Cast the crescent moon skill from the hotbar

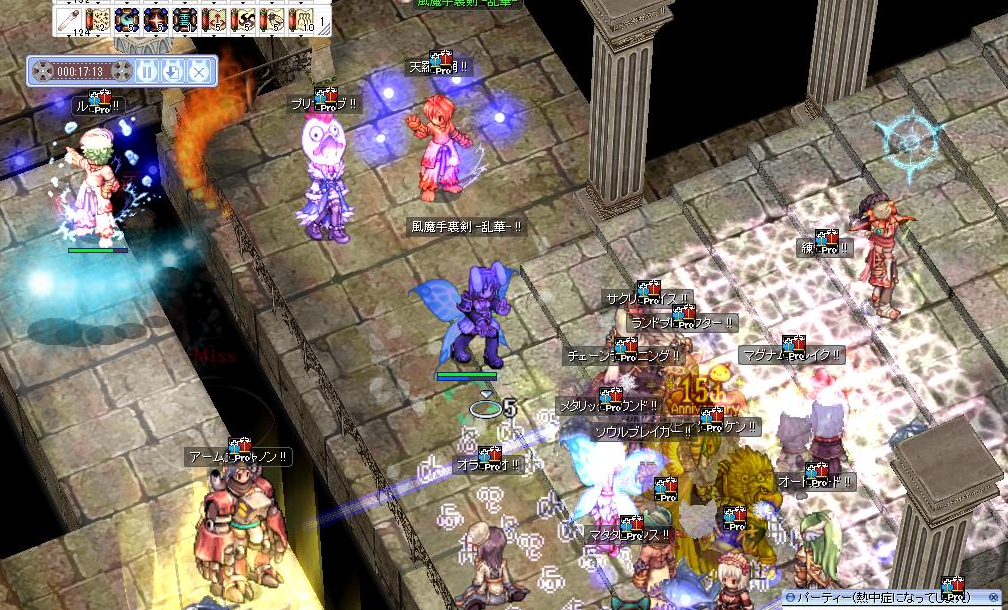point(127,19)
